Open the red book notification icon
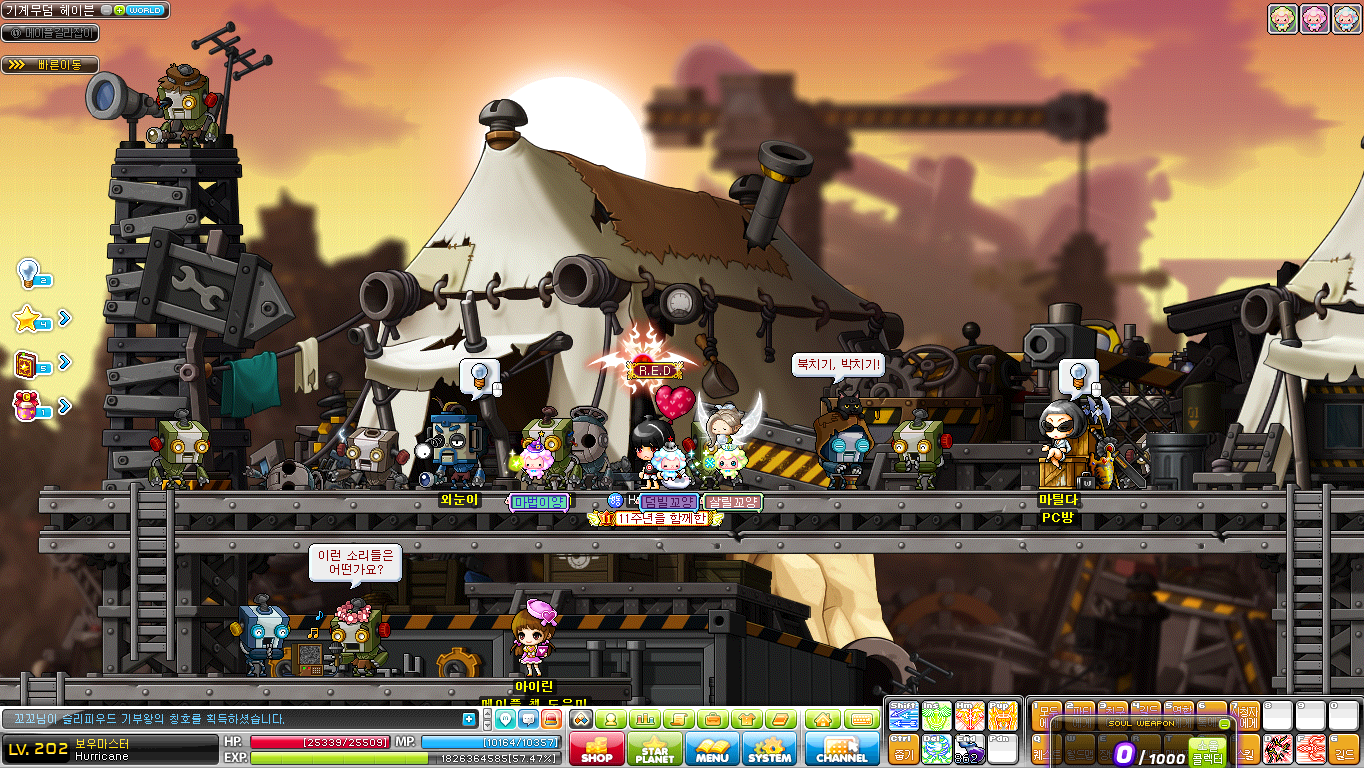The width and height of the screenshot is (1364, 768). point(28,363)
